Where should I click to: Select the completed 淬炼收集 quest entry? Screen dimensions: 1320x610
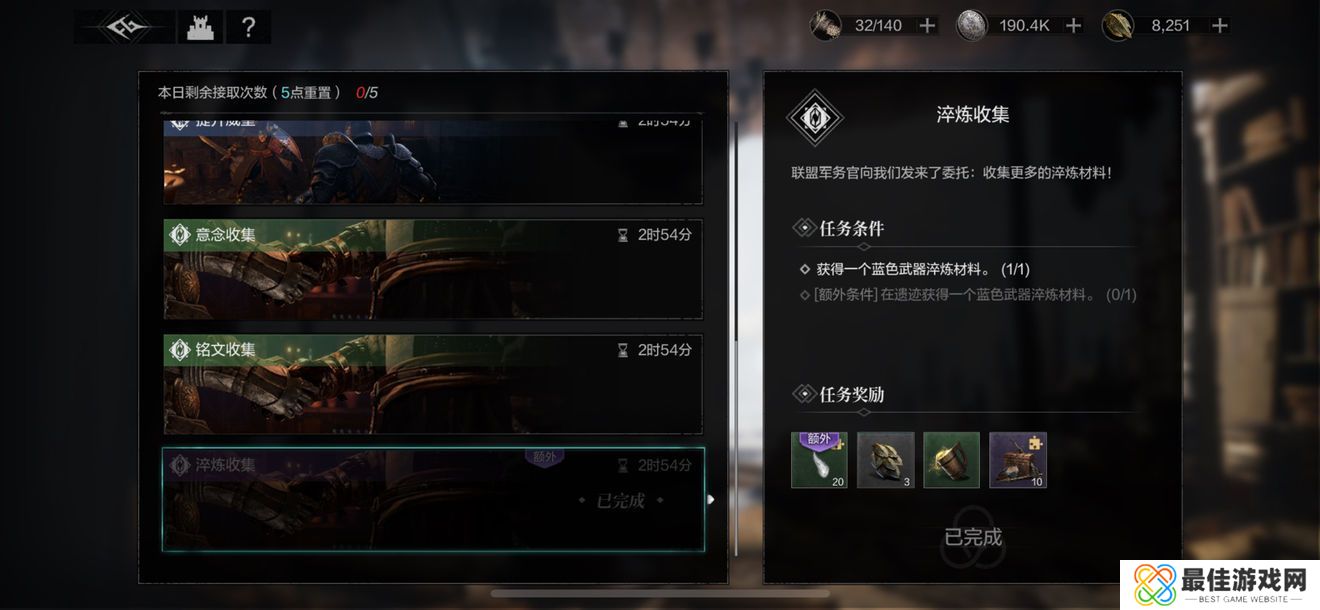(433, 499)
